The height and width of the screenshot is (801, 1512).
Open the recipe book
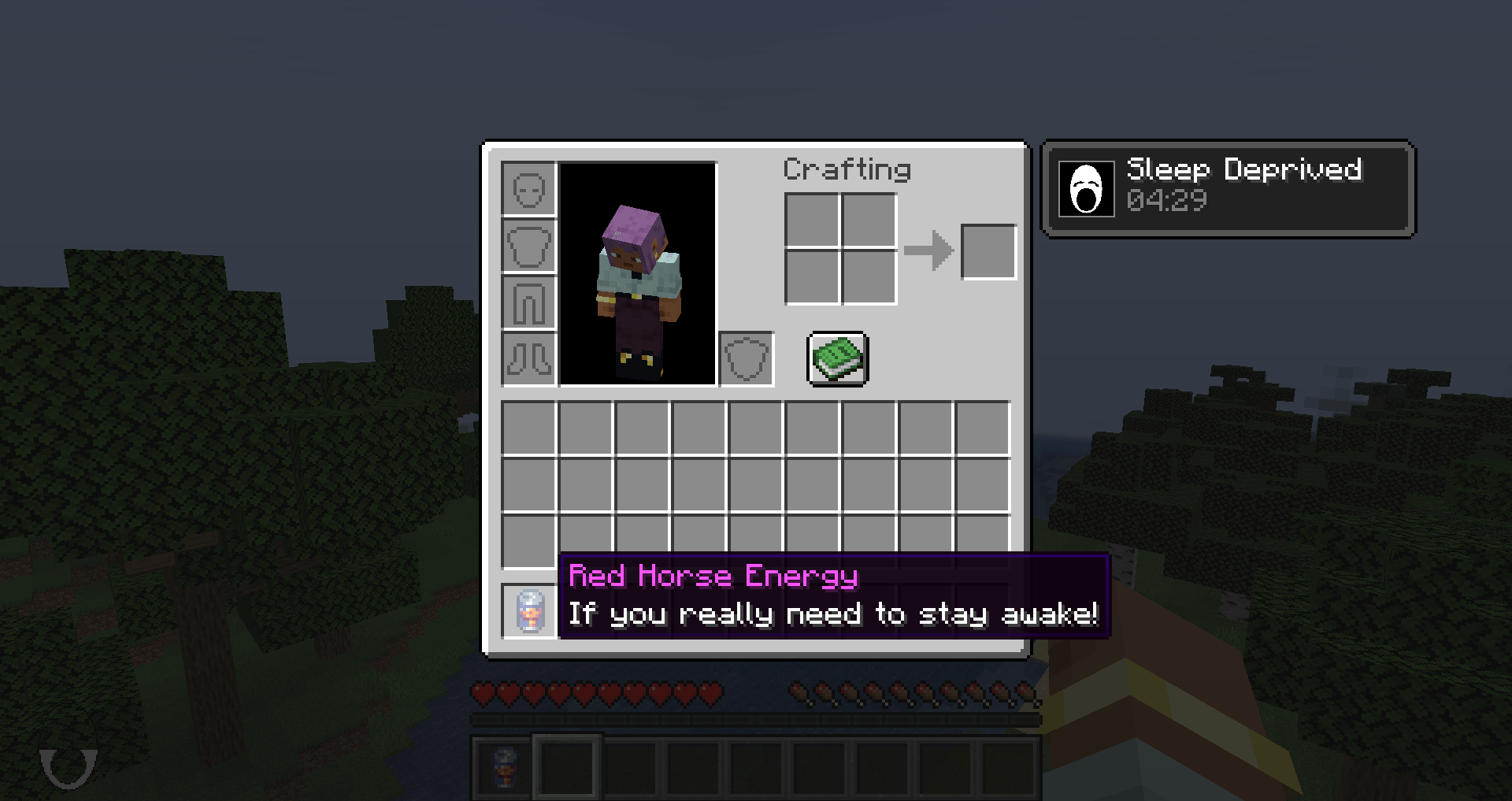point(836,358)
